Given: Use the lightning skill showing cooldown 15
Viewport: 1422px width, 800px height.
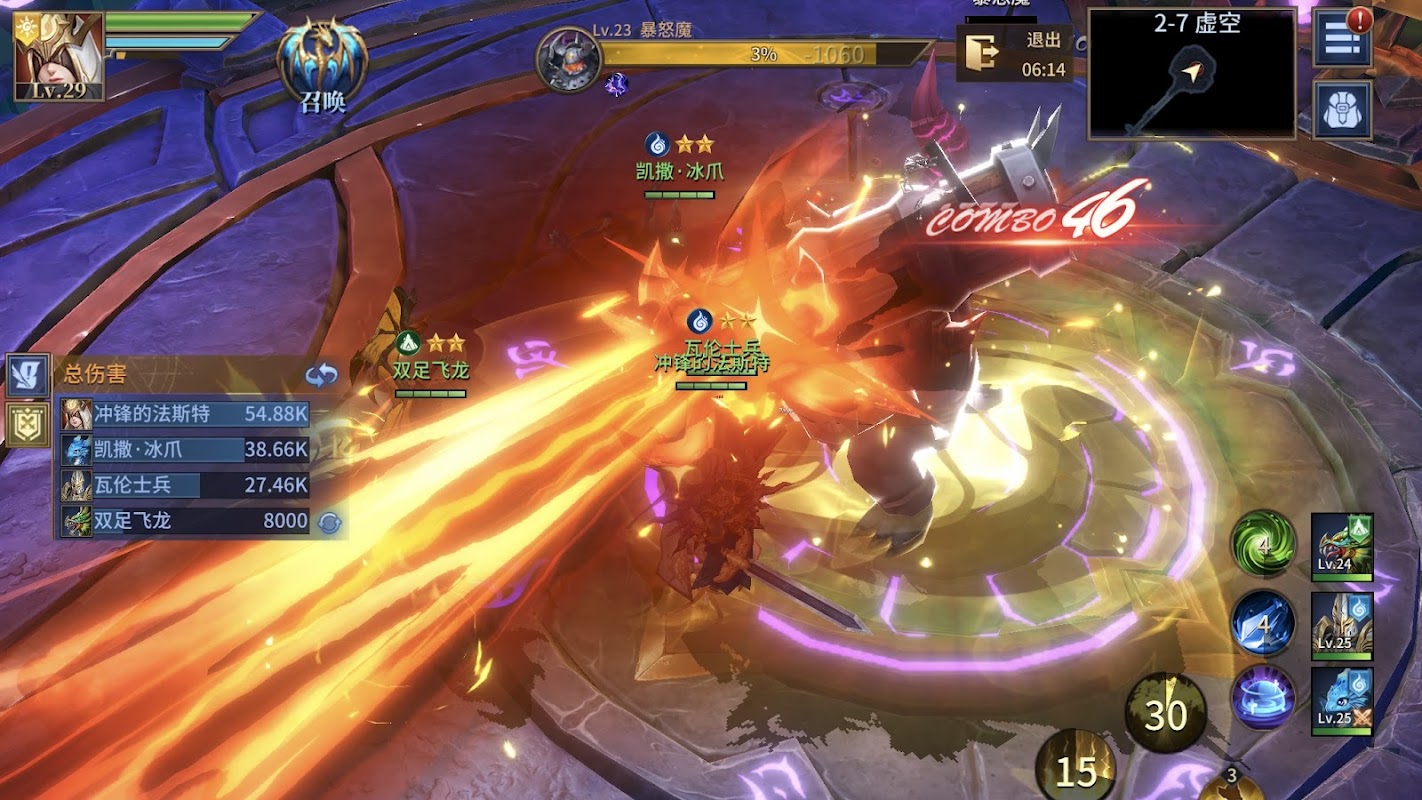Looking at the screenshot, I should pyautogui.click(x=1076, y=770).
